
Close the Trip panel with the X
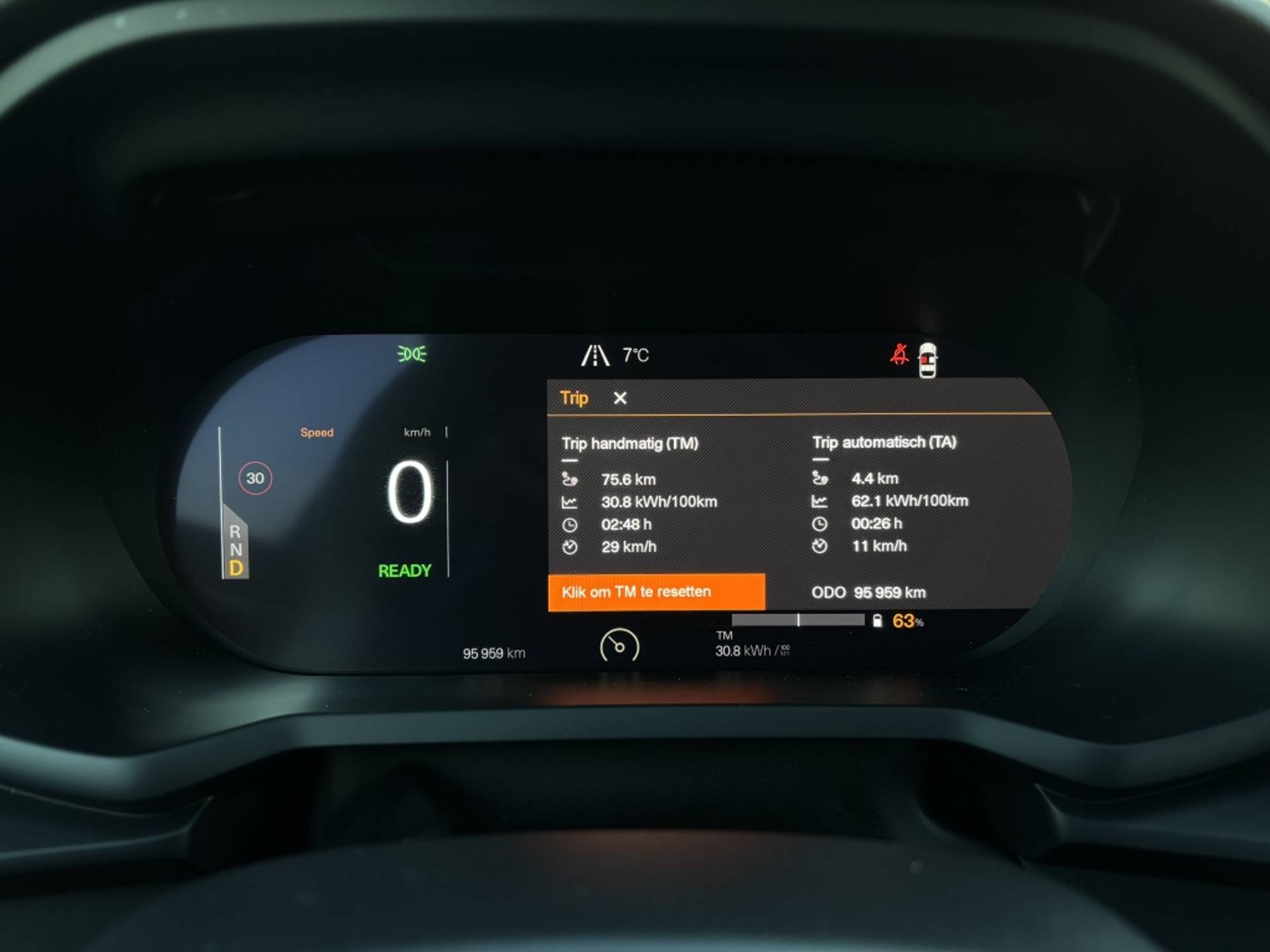620,398
